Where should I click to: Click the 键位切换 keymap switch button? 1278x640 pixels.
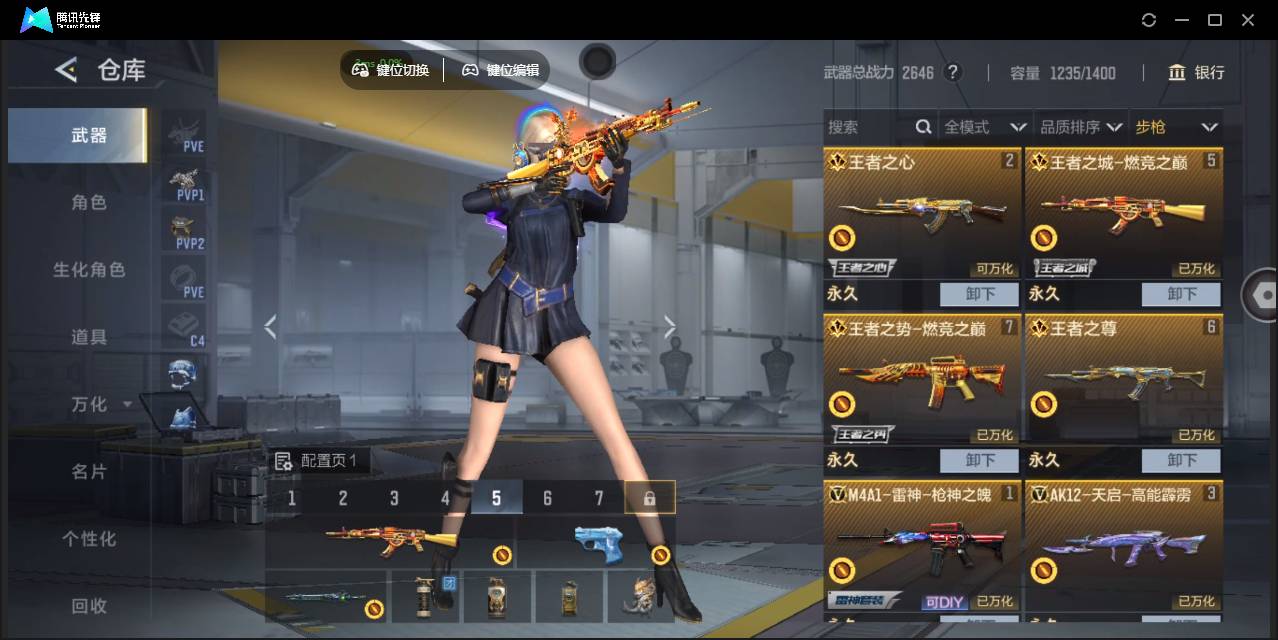[391, 70]
